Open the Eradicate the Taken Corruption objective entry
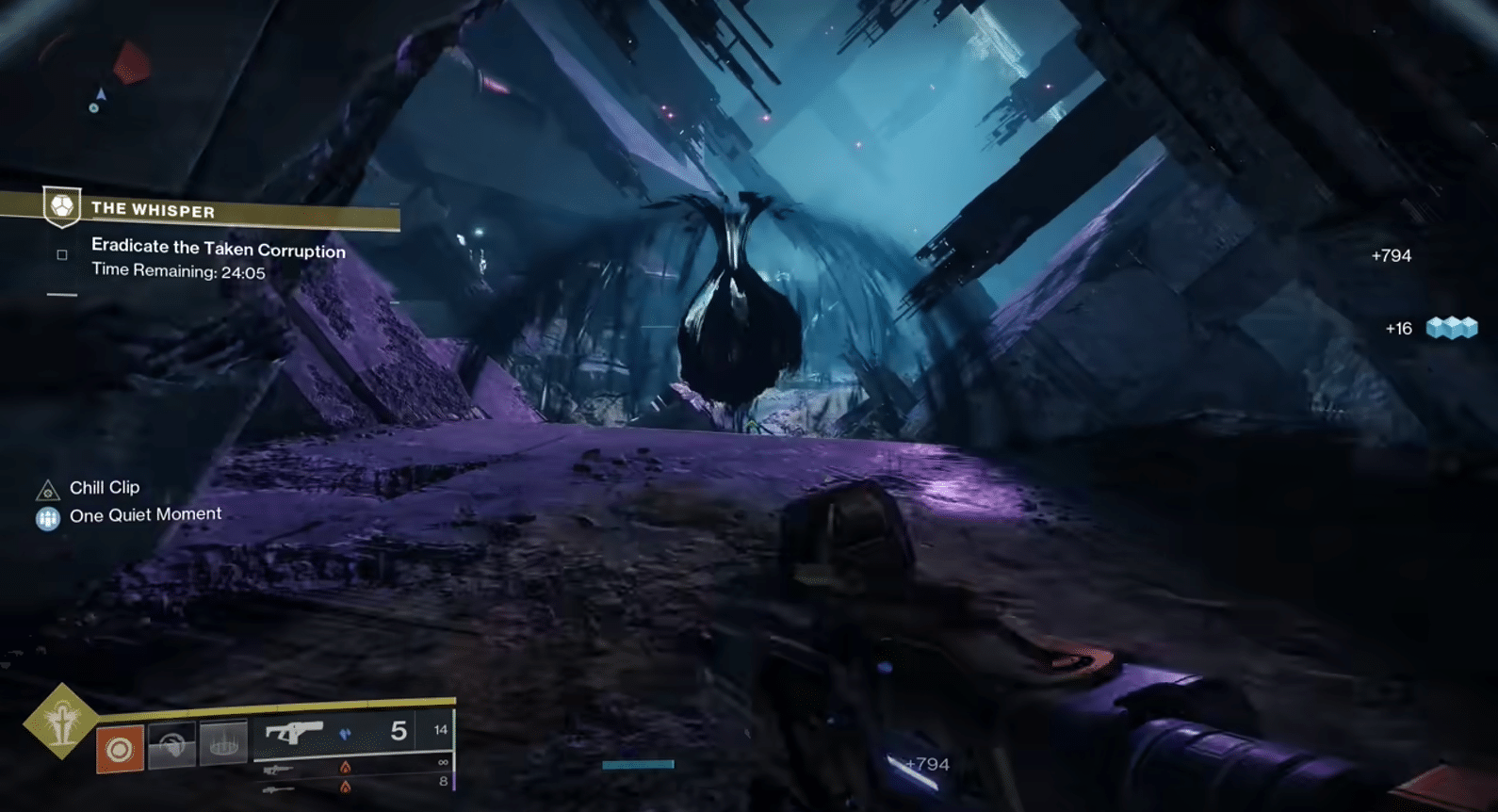 (217, 251)
